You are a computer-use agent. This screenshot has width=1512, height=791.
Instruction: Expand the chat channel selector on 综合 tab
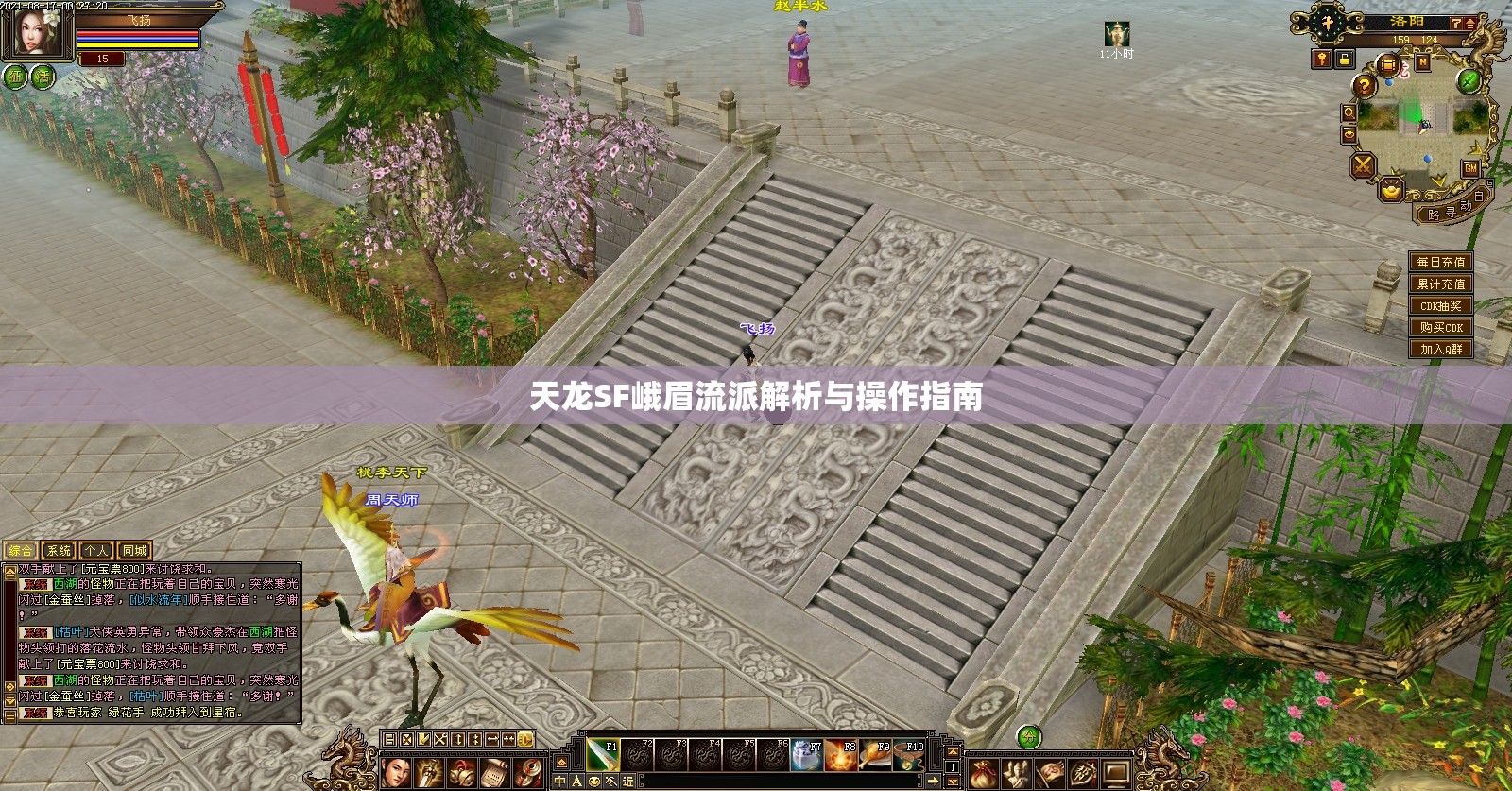20,550
